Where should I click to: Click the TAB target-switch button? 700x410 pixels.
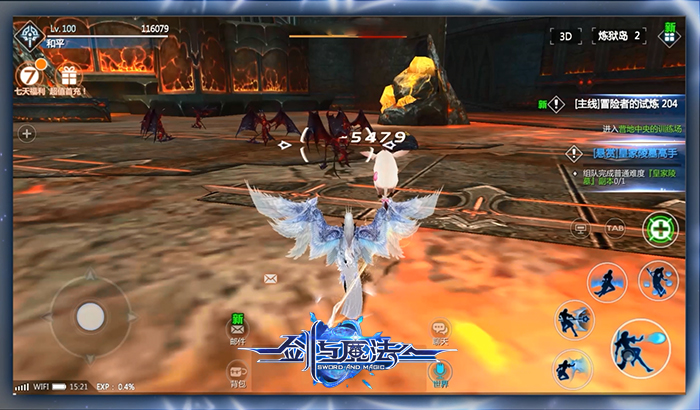coord(614,227)
